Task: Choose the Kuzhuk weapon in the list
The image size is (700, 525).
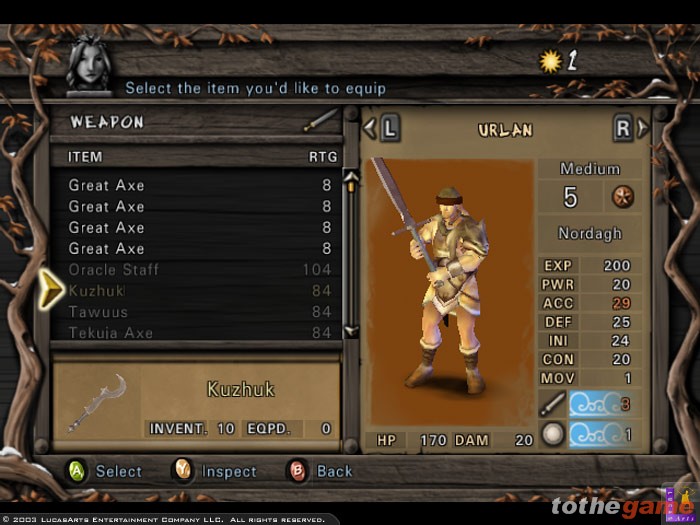Action: click(96, 291)
